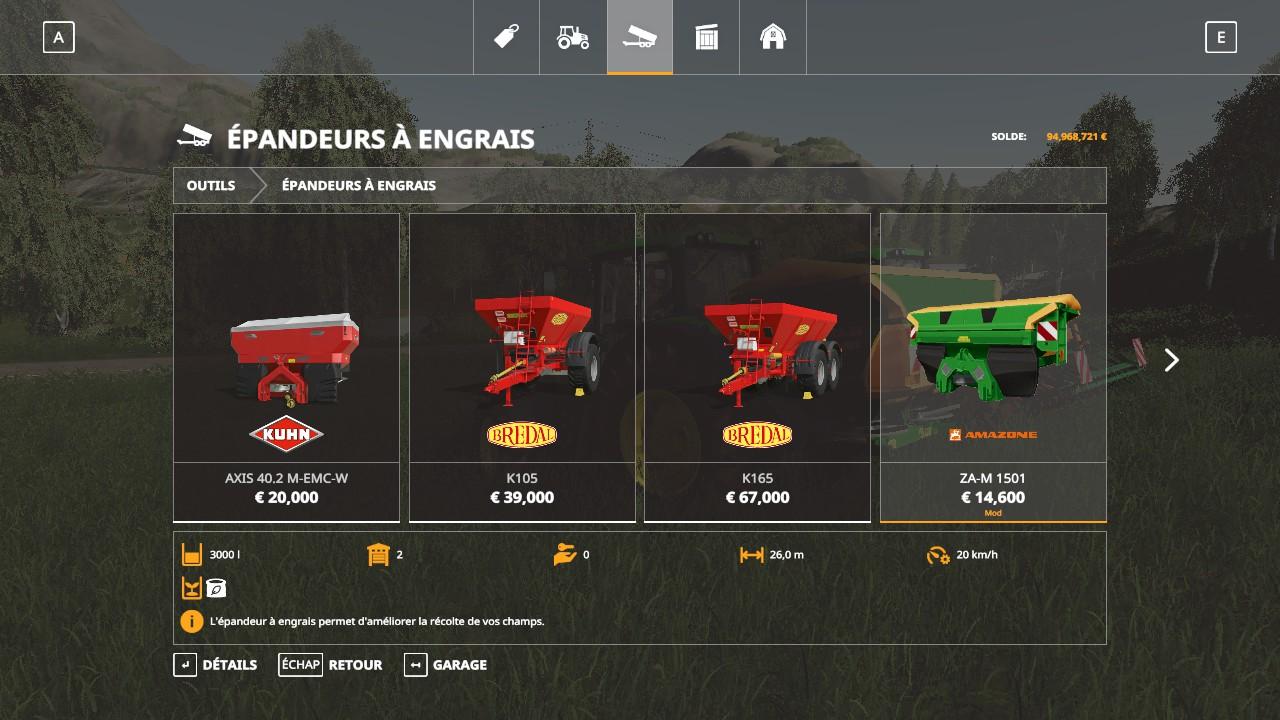Open the container objects tab

coord(706,38)
